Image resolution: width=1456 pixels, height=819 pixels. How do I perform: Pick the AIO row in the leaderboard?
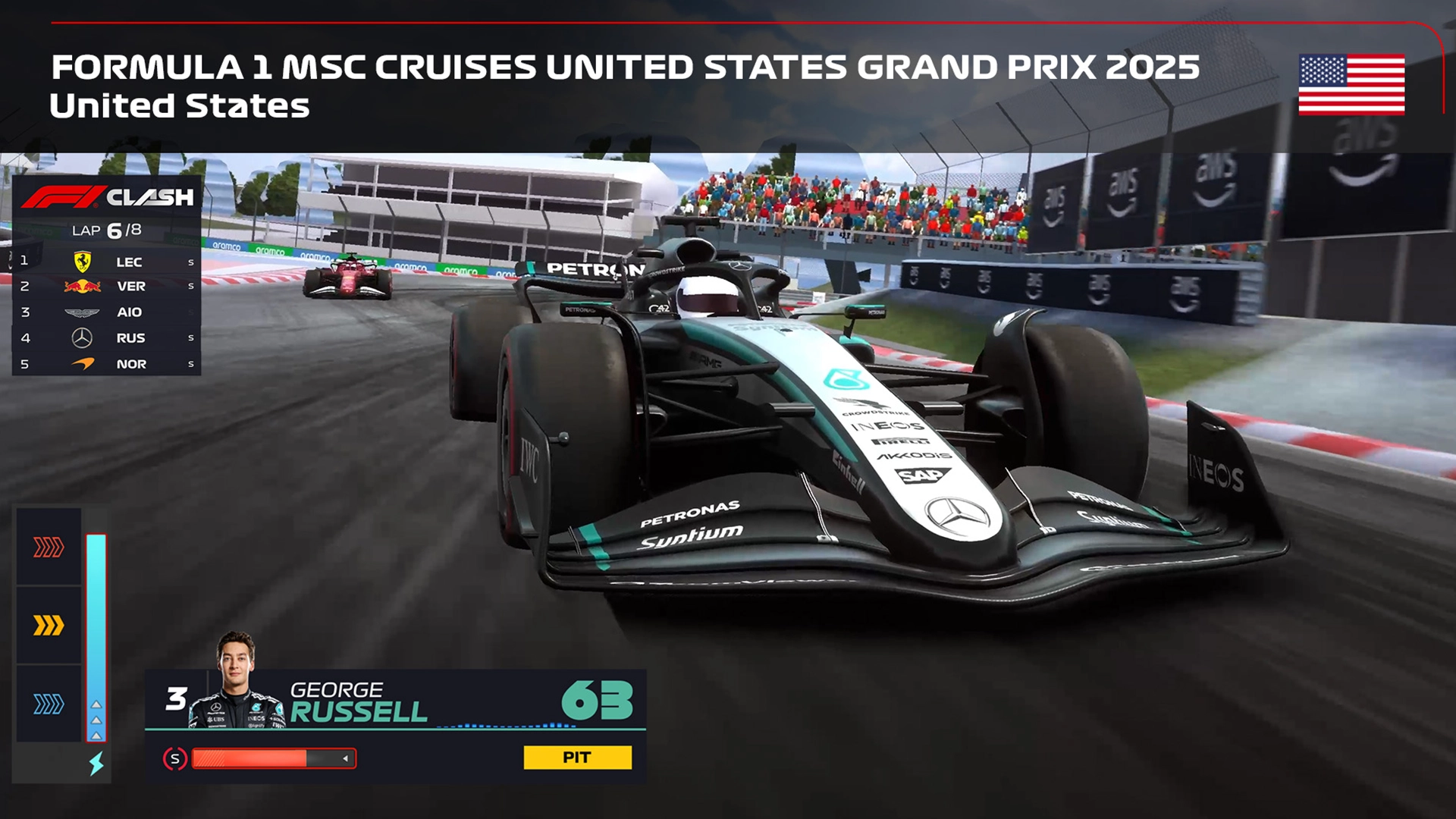tap(107, 312)
